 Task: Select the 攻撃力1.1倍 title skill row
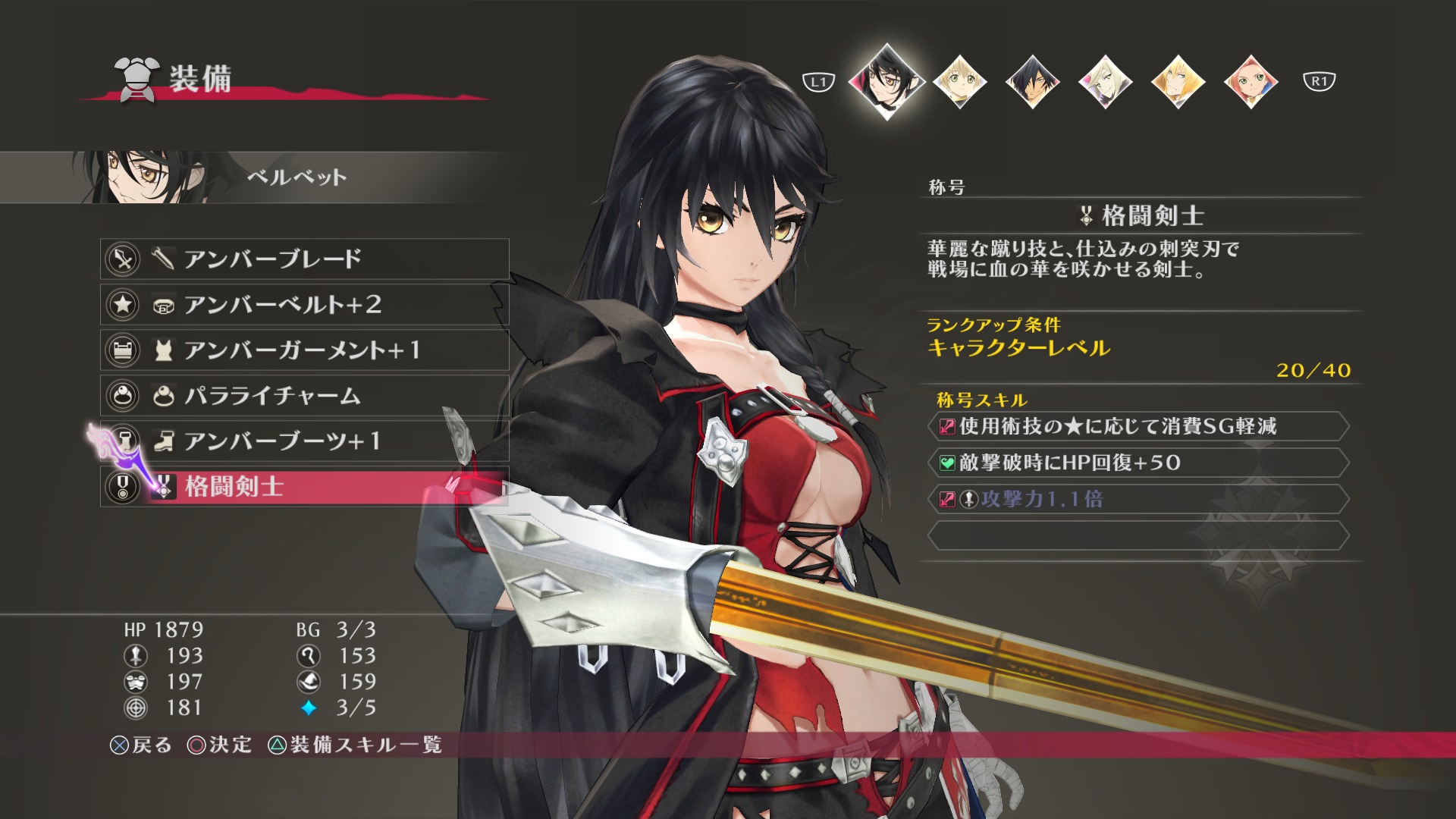[x=1137, y=499]
